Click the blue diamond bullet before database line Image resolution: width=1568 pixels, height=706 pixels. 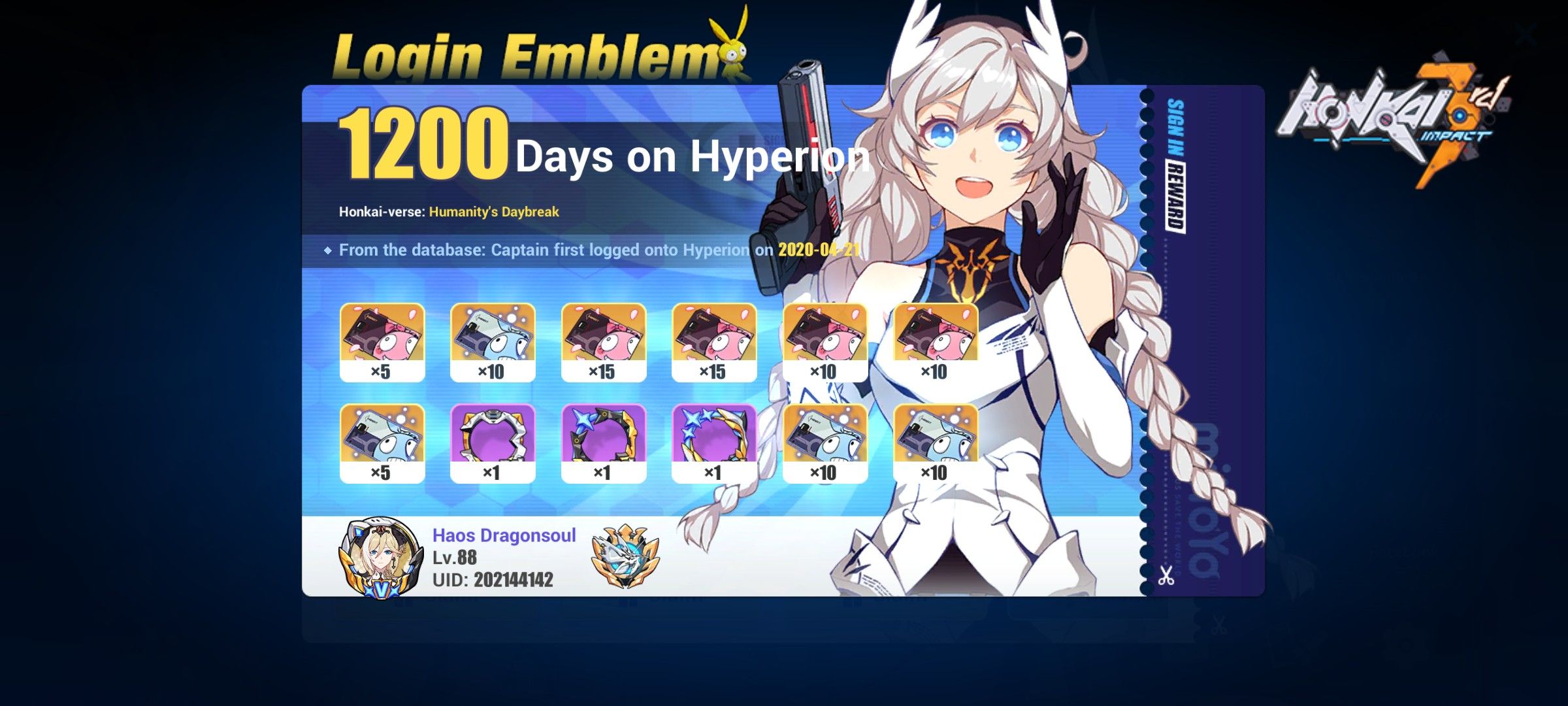tap(327, 249)
